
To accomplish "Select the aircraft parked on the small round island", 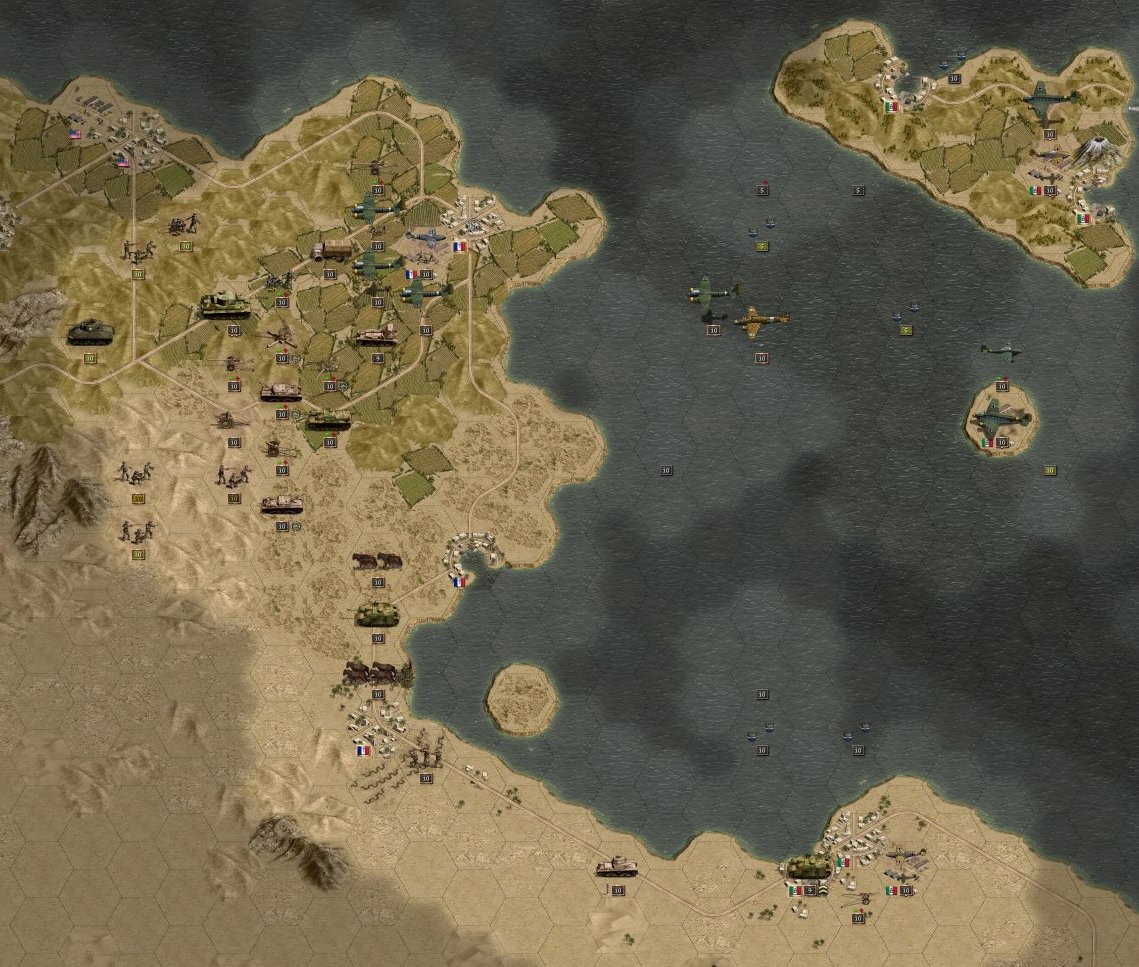I will pyautogui.click(x=999, y=417).
